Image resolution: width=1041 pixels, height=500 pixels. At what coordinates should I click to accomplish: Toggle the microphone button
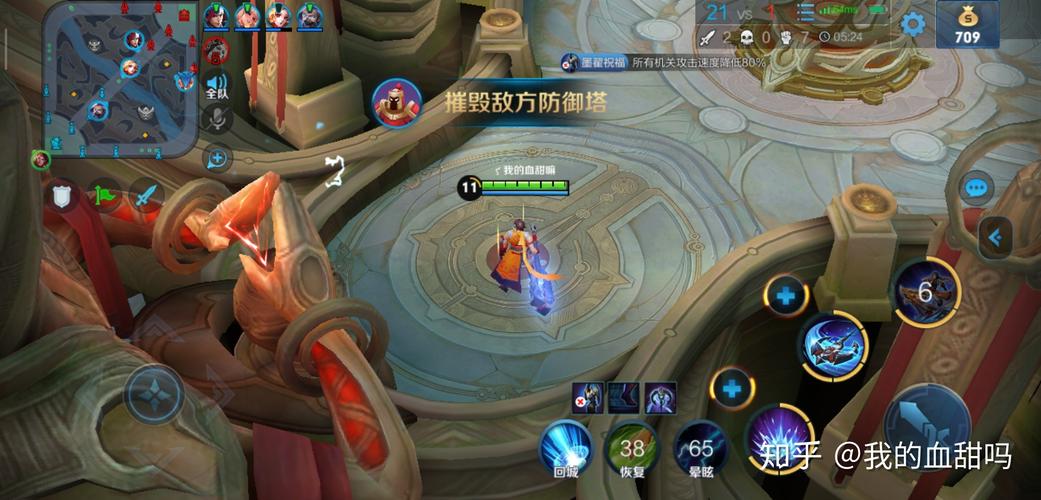click(x=216, y=119)
